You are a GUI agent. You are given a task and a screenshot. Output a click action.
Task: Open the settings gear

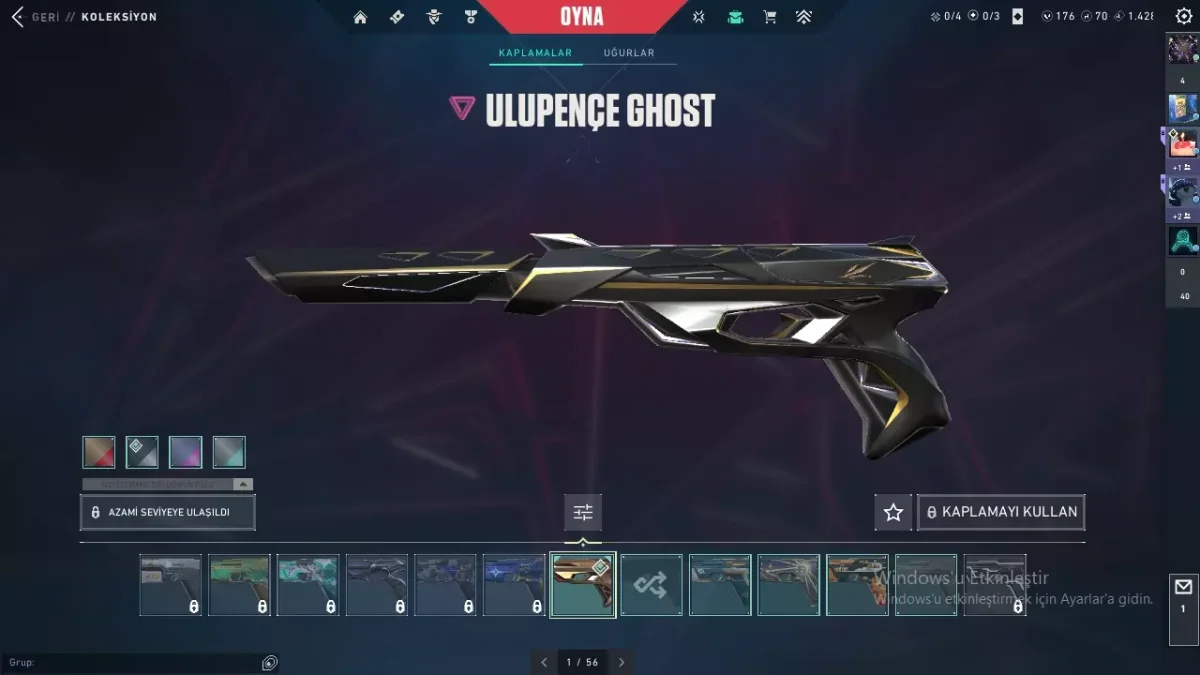[x=1184, y=17]
